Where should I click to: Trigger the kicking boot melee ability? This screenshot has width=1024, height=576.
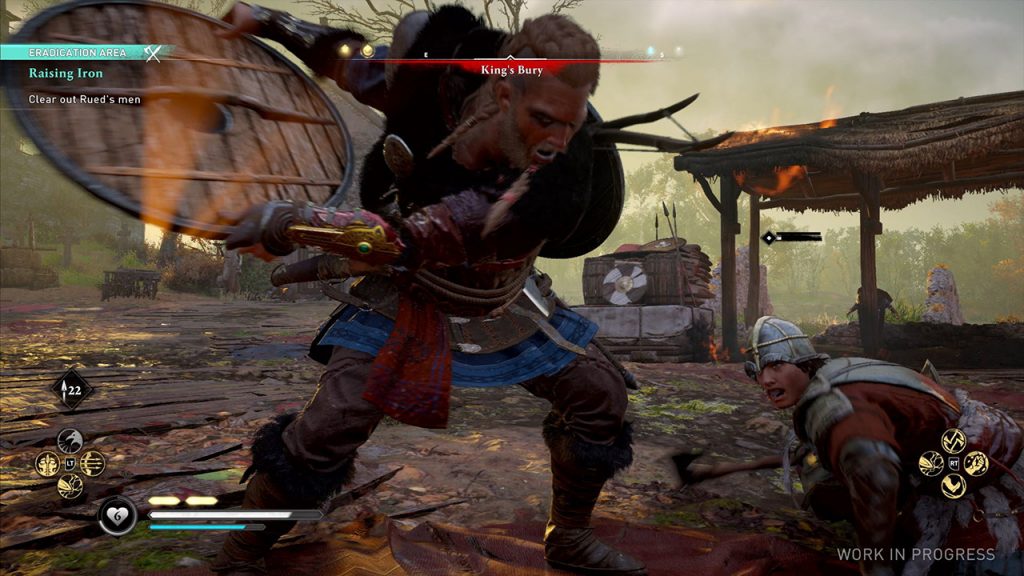[953, 486]
